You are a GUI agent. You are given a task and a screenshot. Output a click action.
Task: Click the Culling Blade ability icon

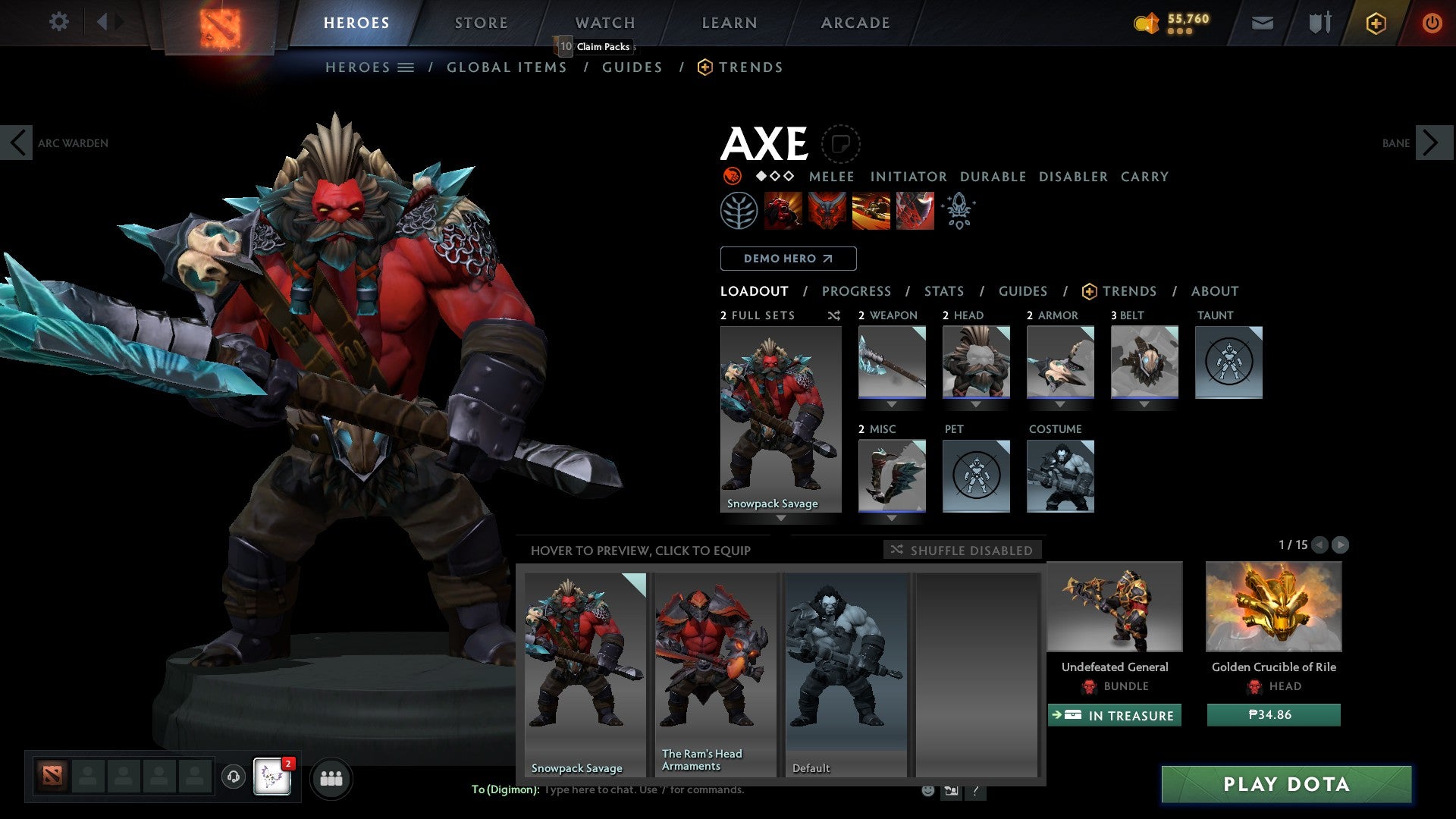(x=914, y=210)
